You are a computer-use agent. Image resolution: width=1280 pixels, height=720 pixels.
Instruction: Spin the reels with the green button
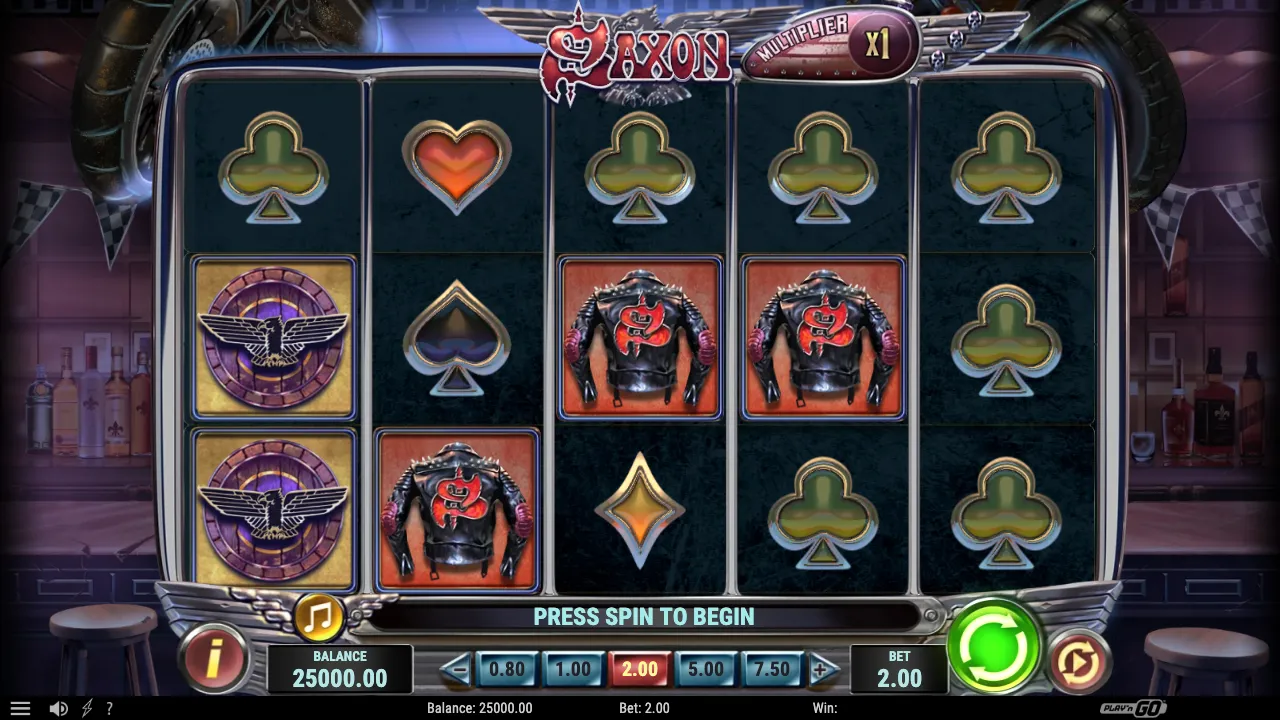(x=994, y=646)
